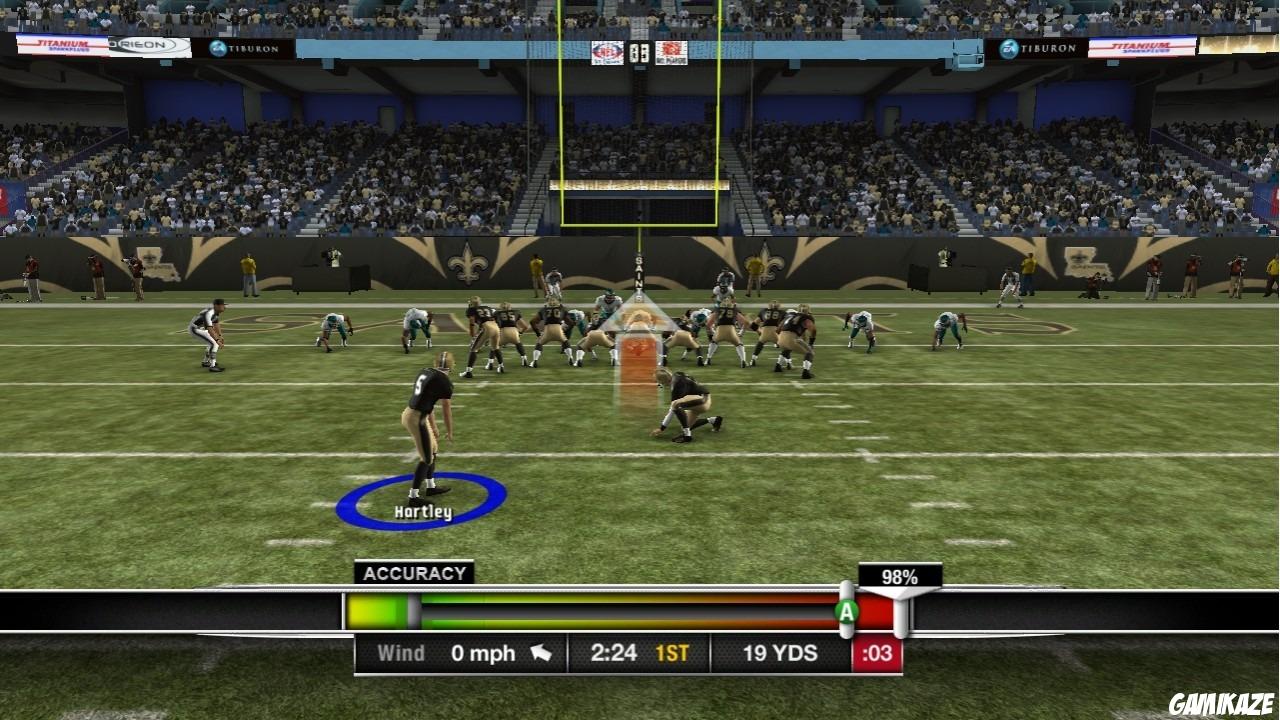1280x720 pixels.
Task: Click the left team logo on the scoreboard
Action: coord(606,52)
